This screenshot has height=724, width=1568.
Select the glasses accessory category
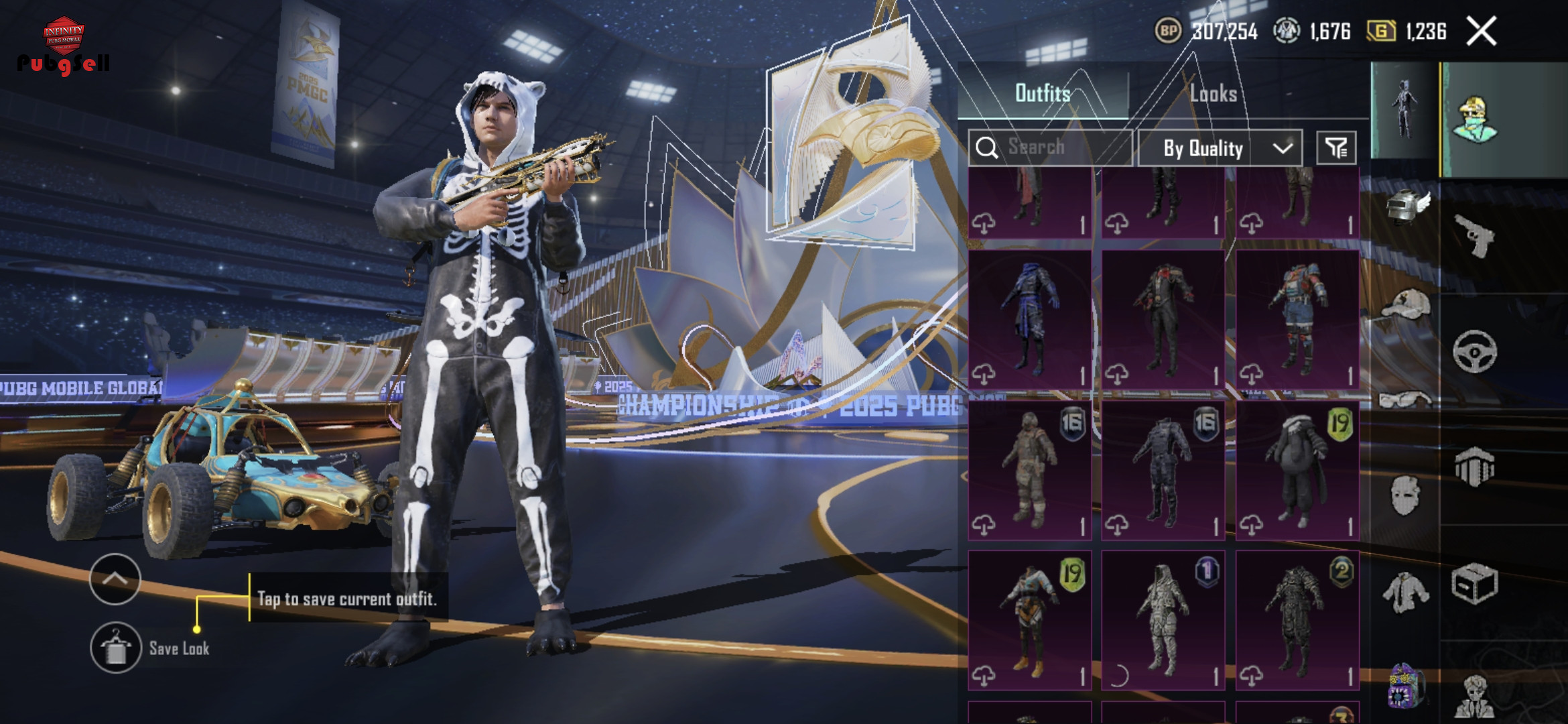tap(1406, 400)
